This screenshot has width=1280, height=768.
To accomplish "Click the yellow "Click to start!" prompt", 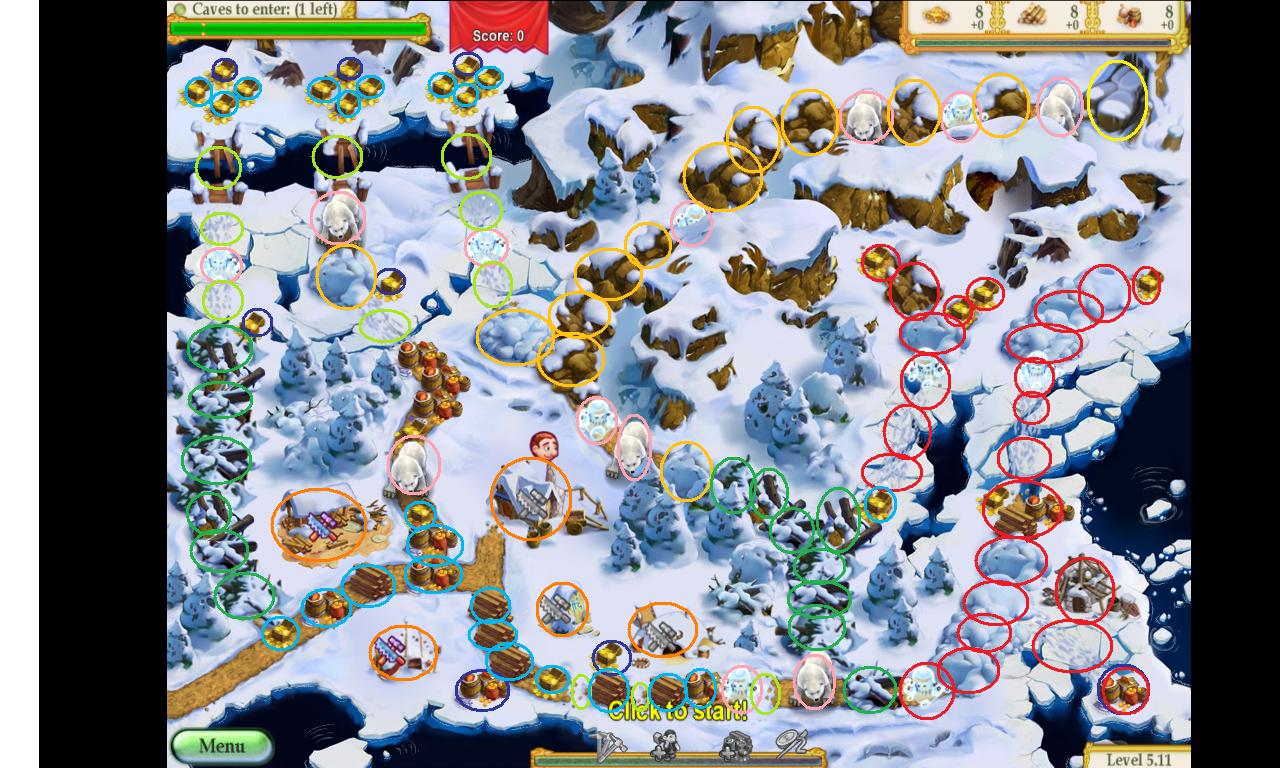I will (x=677, y=711).
